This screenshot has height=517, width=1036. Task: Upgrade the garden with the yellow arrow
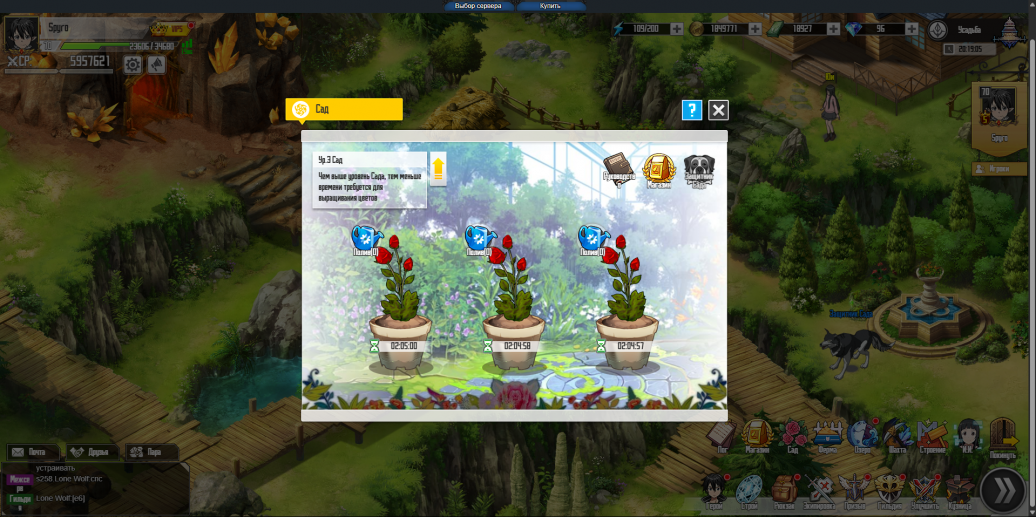(x=438, y=167)
